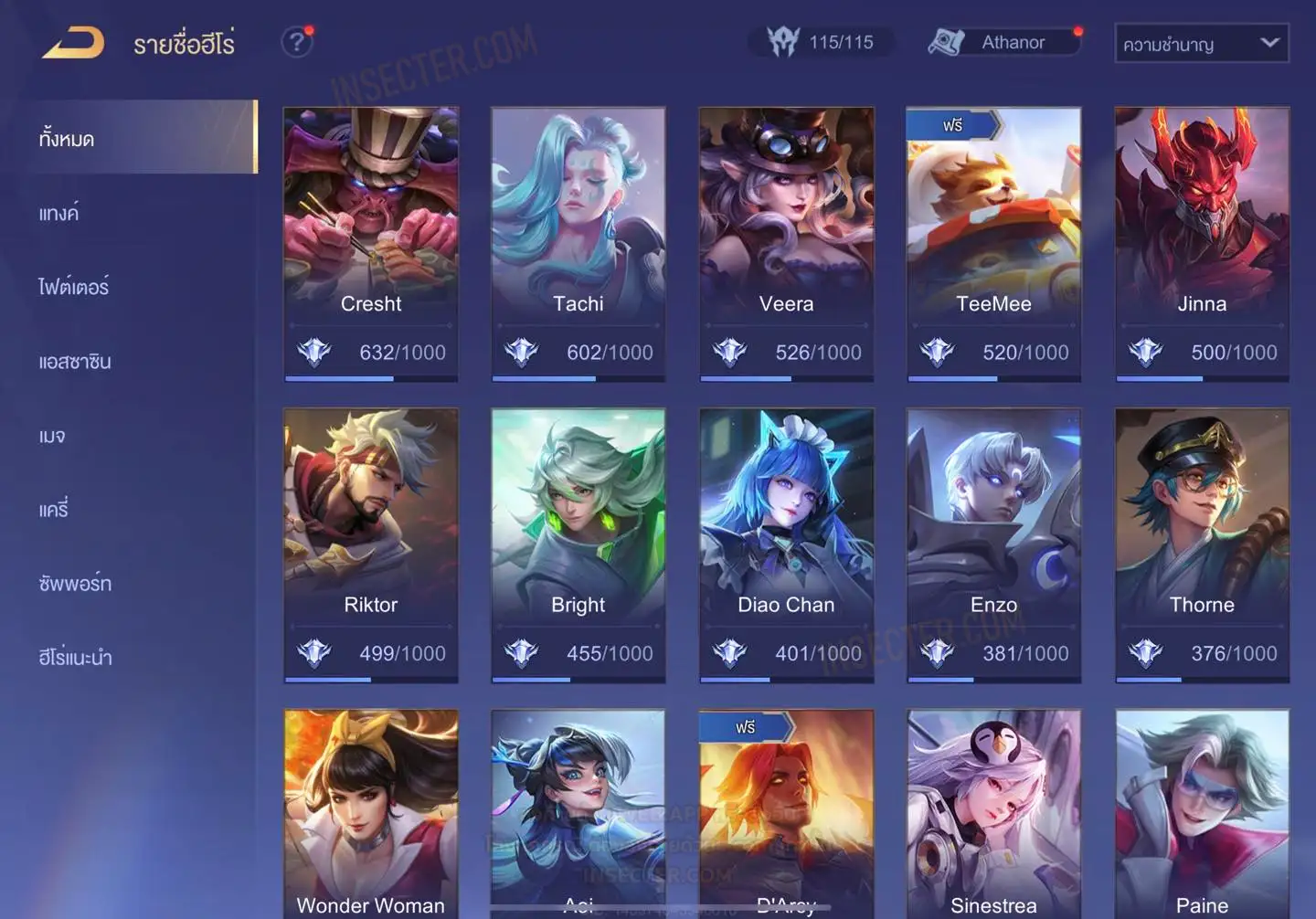Open the Athanor button
1316x919 pixels.
[1003, 42]
